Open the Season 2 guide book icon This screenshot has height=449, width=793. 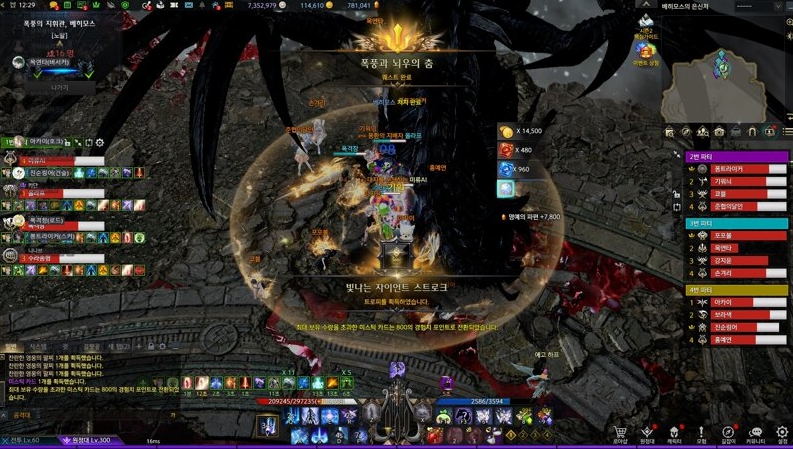click(646, 24)
